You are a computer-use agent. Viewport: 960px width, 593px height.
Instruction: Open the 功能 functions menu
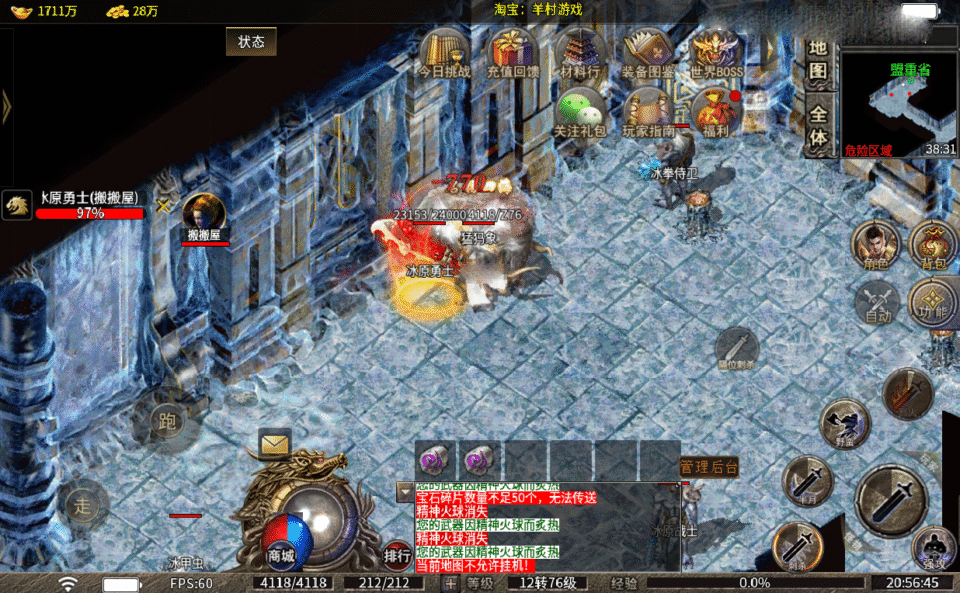934,304
